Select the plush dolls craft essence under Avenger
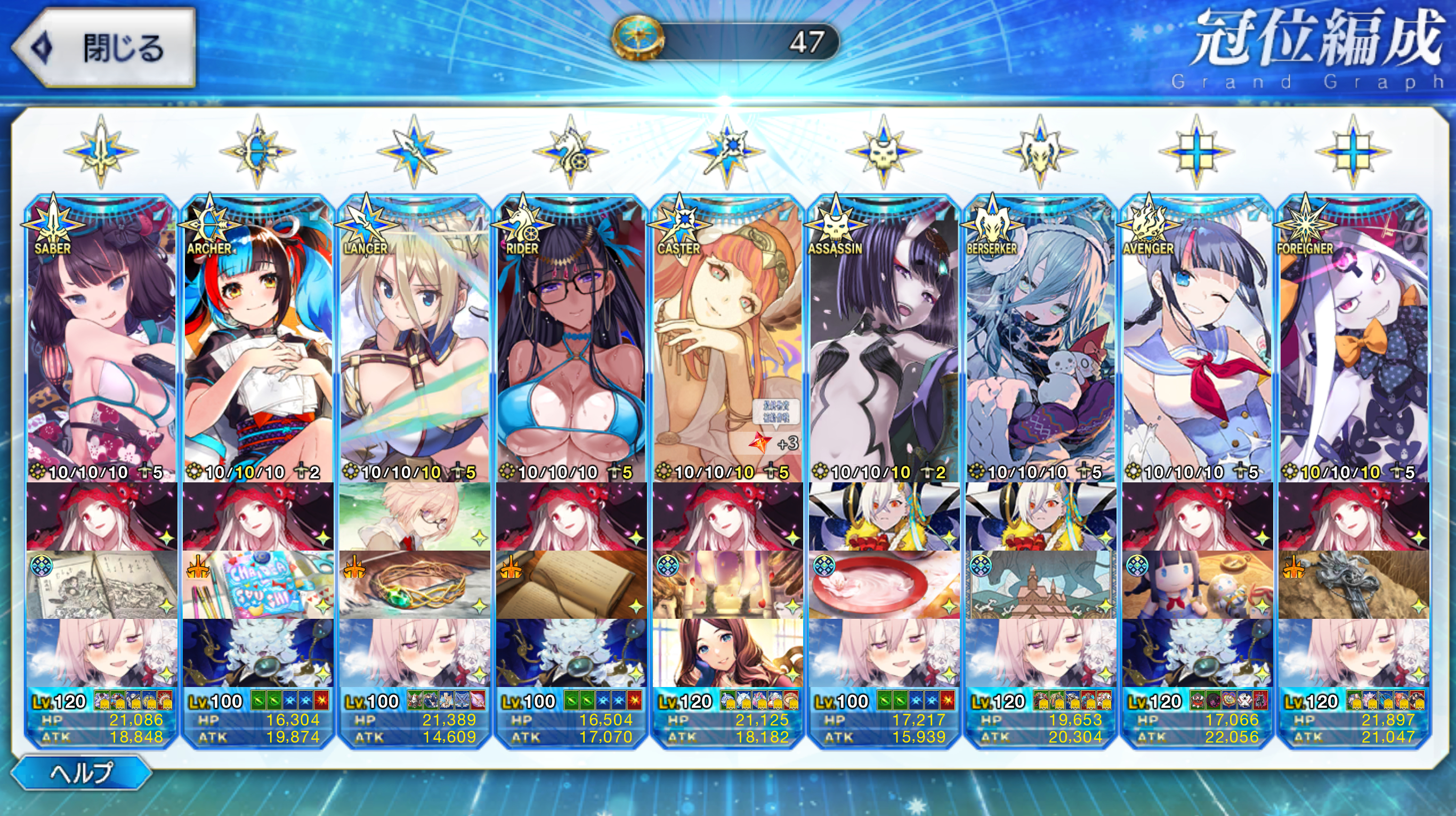Screen dimensions: 1456x816 [1197, 585]
